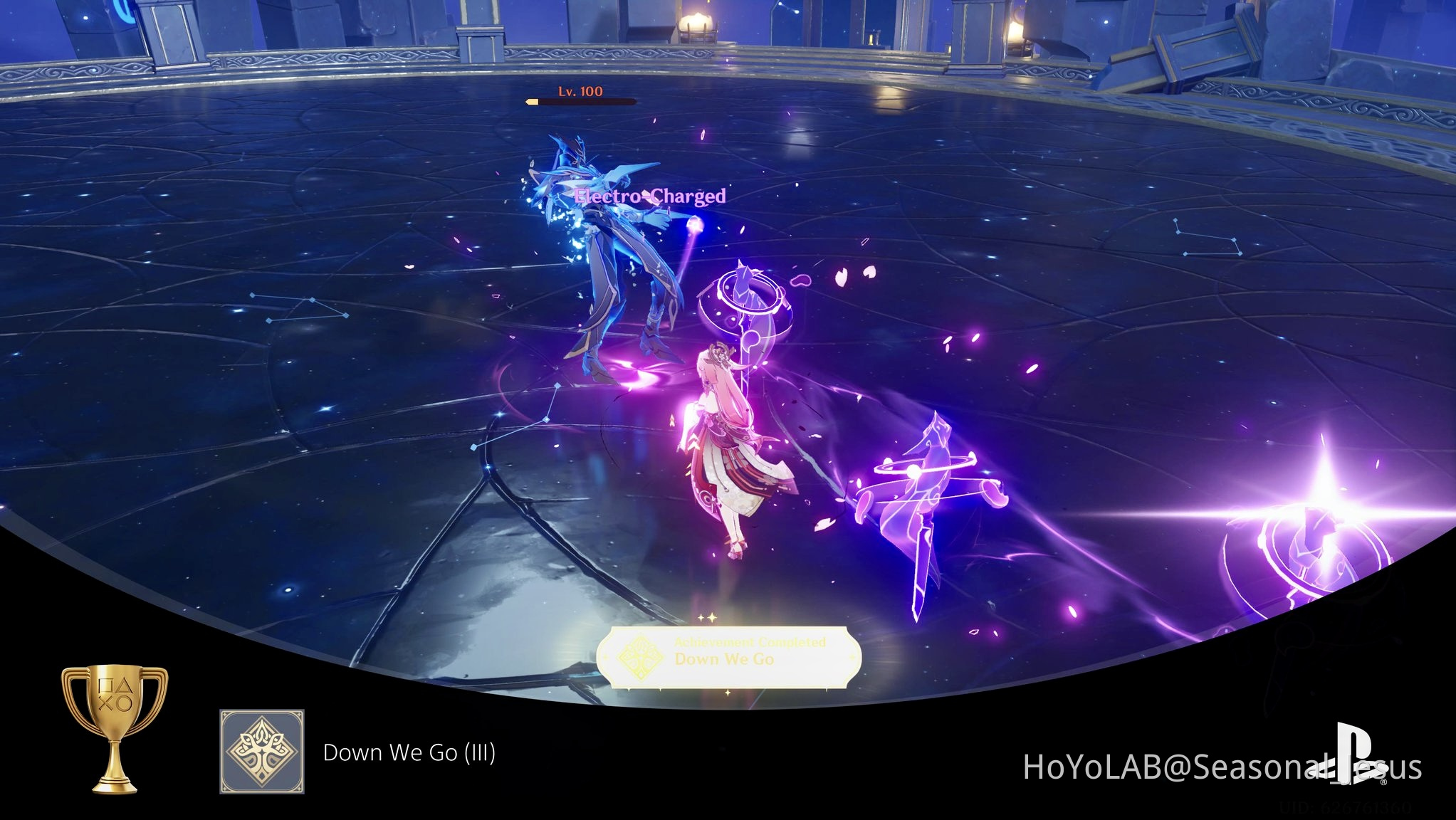Click the ornamental diamond left of the achievement banner
The height and width of the screenshot is (820, 1456).
[604, 658]
